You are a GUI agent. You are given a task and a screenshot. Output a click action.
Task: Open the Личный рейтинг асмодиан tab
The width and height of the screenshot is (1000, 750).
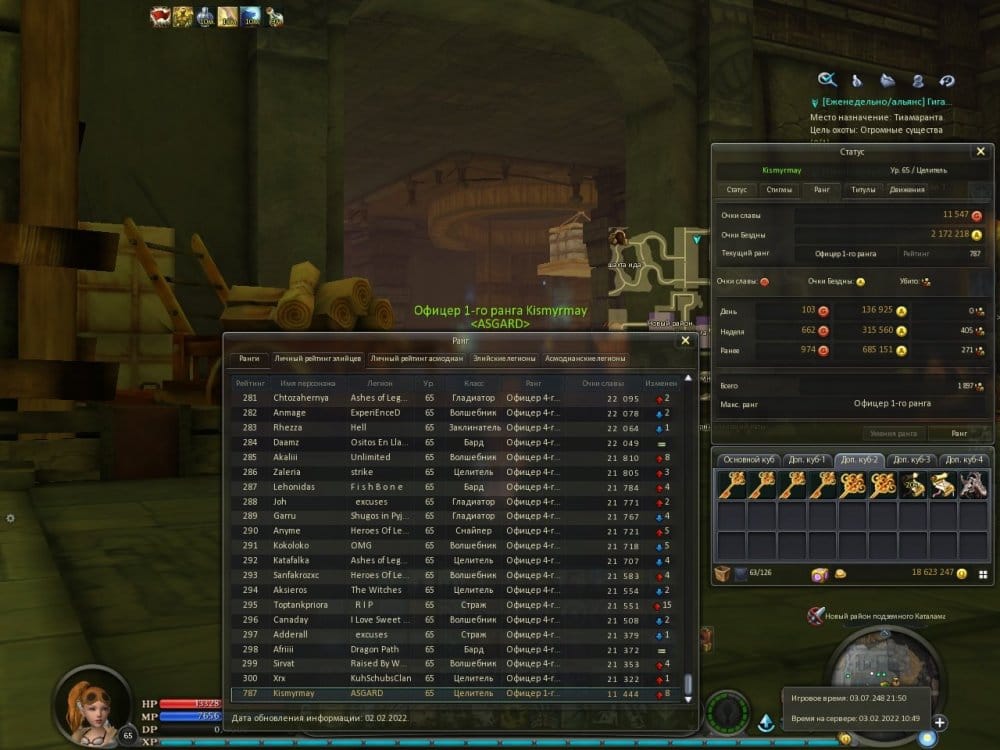pyautogui.click(x=416, y=358)
